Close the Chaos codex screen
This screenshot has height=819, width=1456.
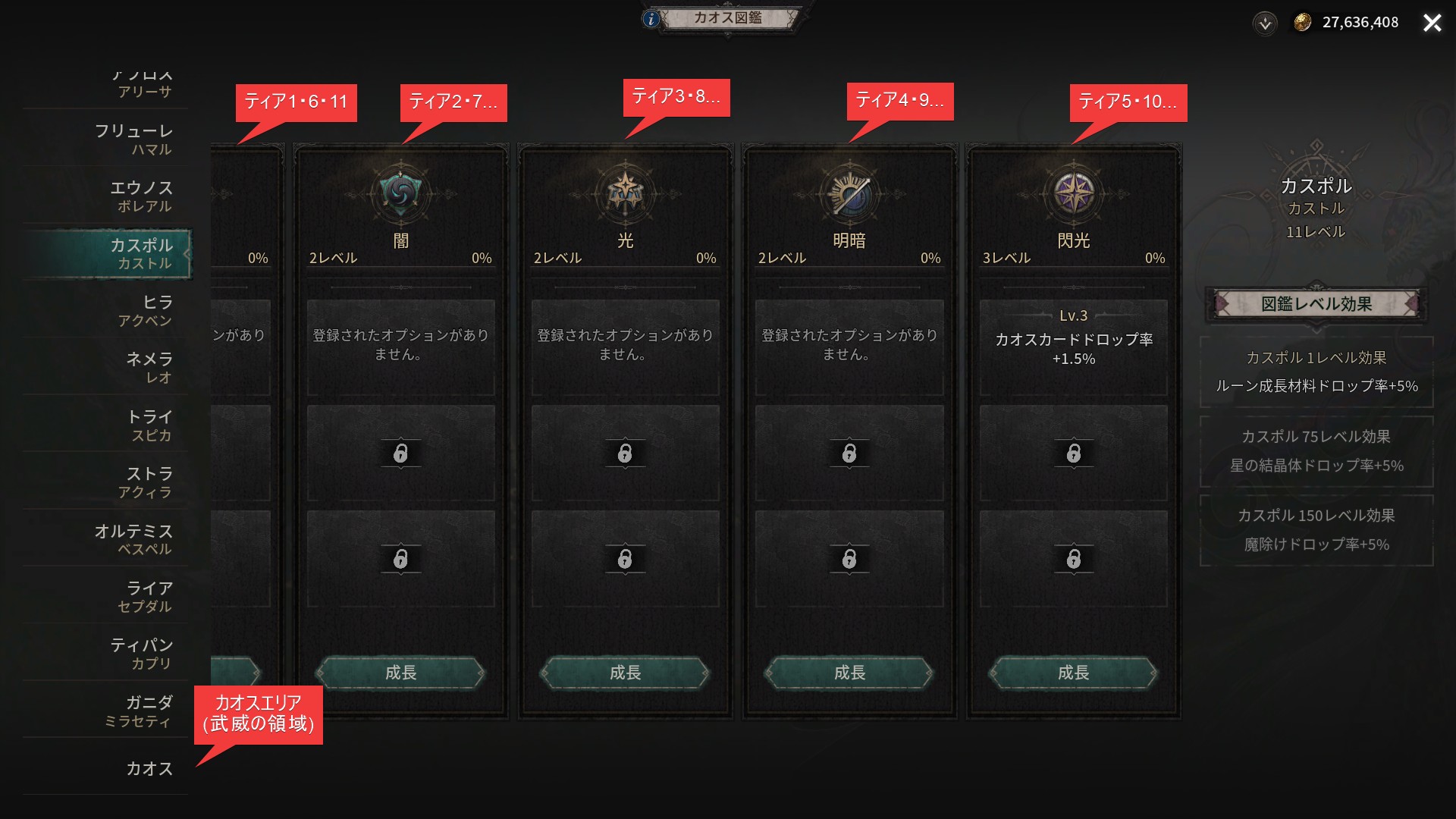(1432, 23)
